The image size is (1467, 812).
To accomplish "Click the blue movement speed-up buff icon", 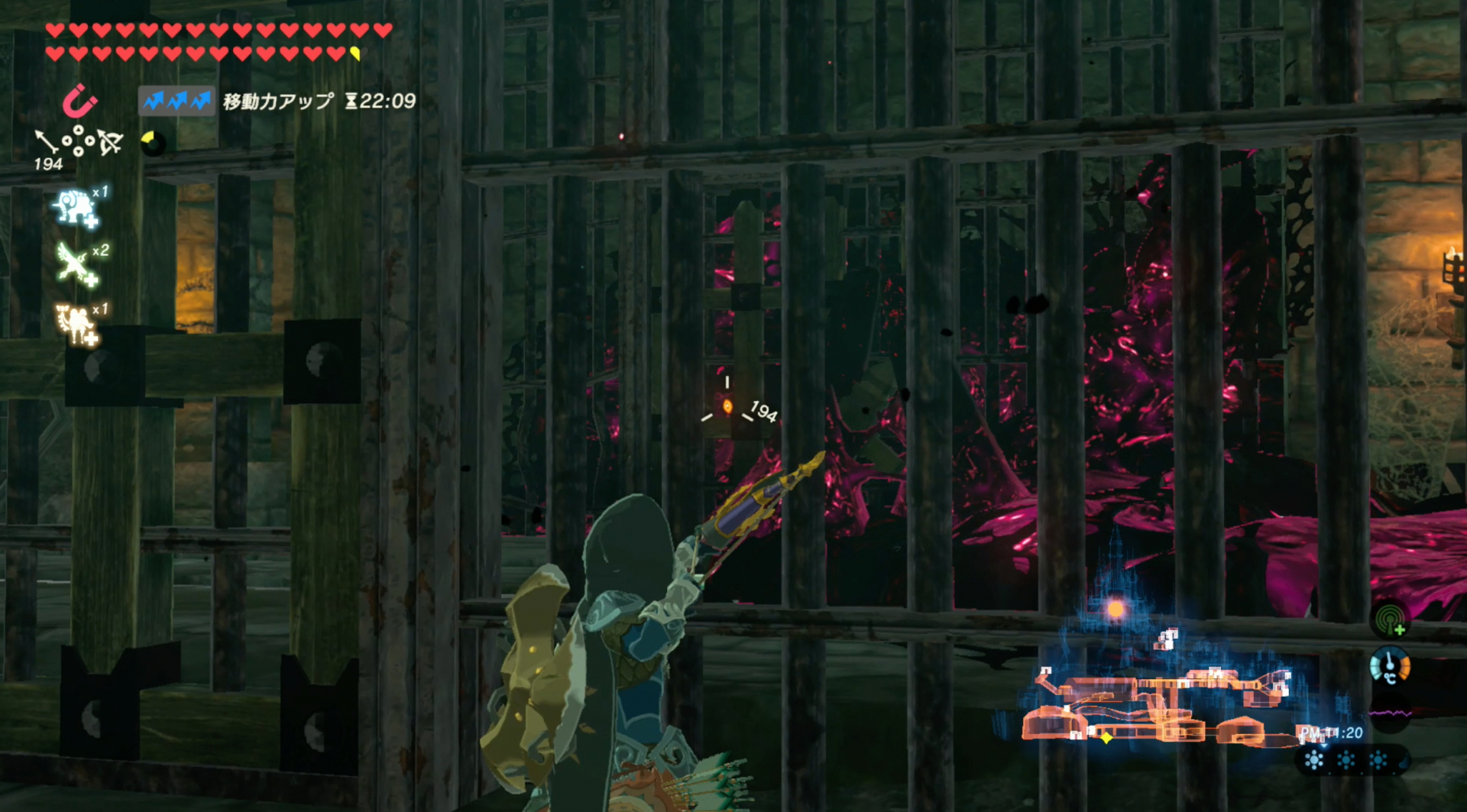I will click(176, 101).
